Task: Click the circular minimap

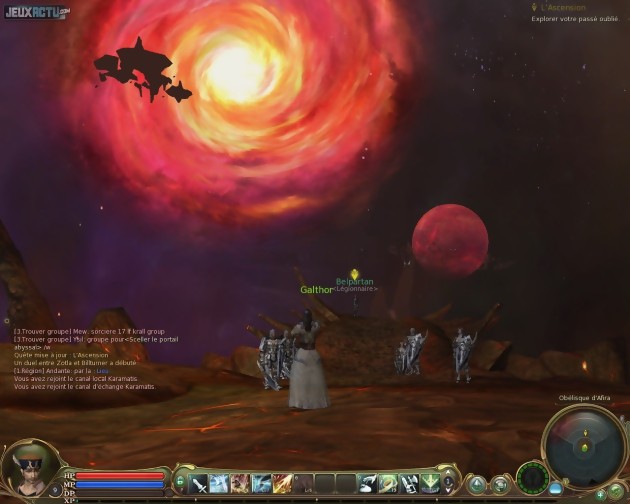Action: 585,448
